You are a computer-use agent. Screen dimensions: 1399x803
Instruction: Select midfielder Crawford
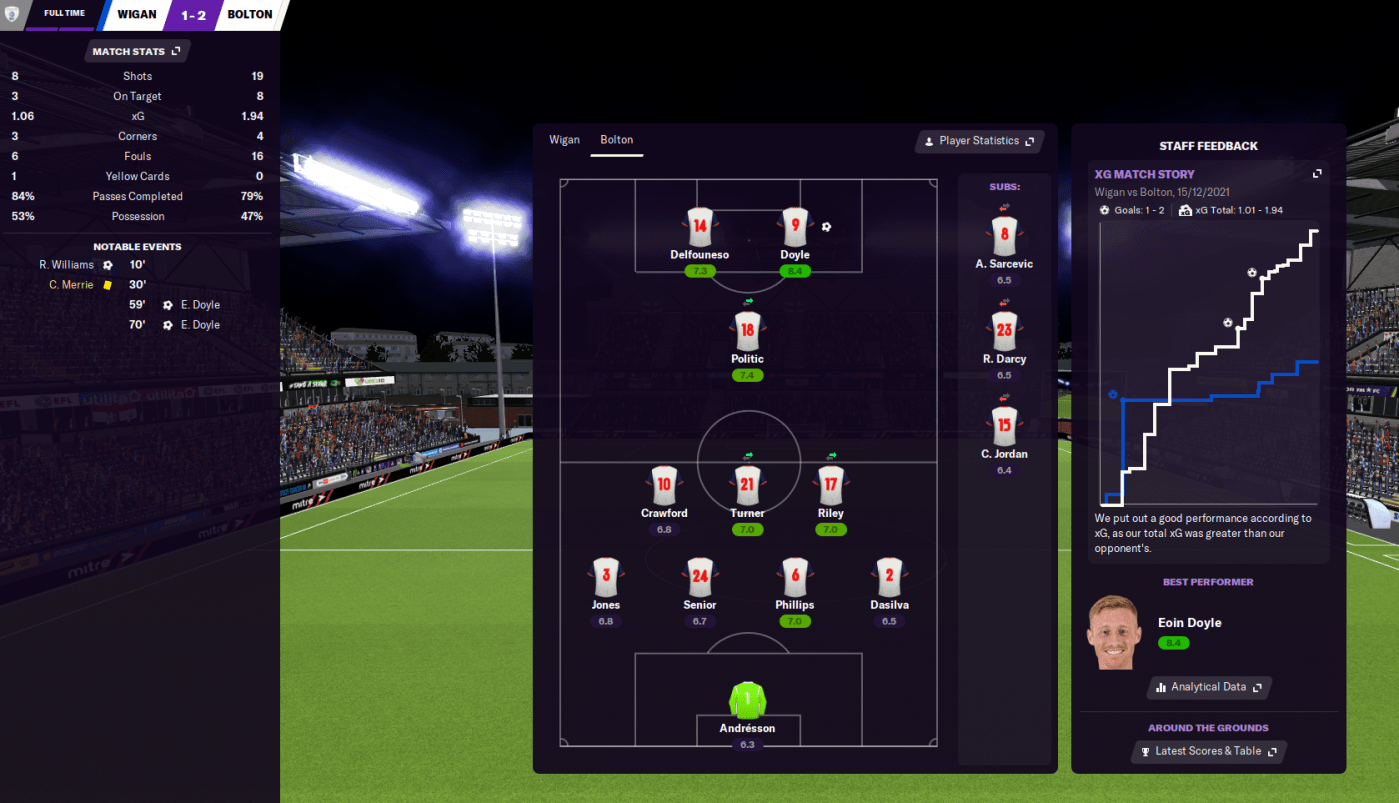point(664,485)
